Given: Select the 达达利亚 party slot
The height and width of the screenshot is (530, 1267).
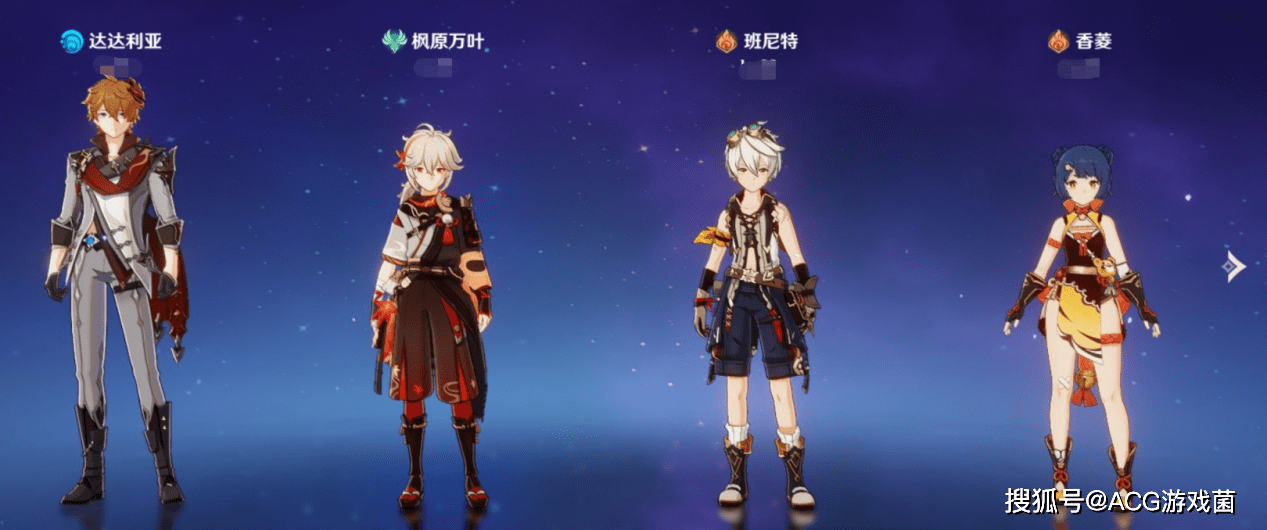Looking at the screenshot, I should (115, 290).
